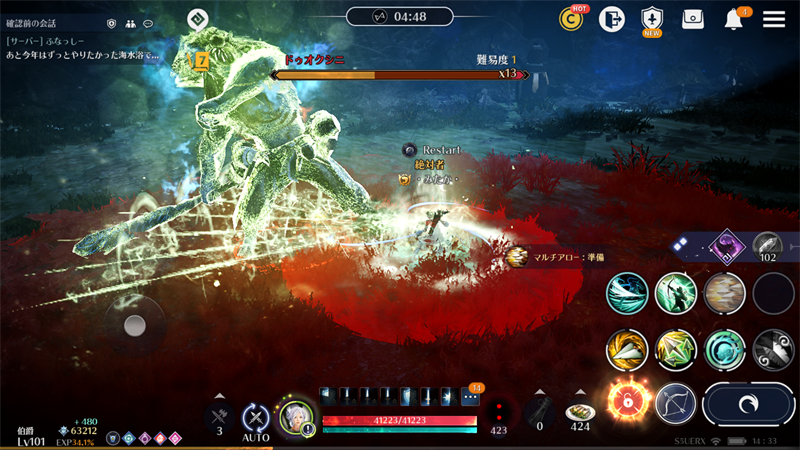Tap the exit door icon
This screenshot has width=800, height=450.
coord(611,19)
